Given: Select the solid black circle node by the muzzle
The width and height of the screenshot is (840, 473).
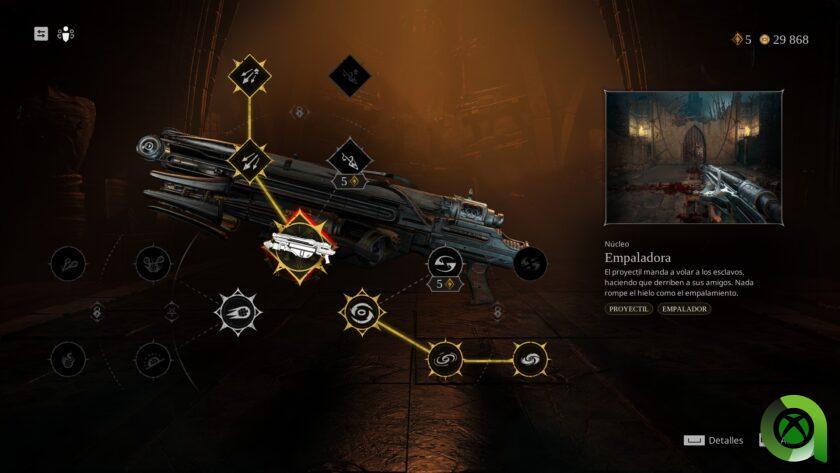Looking at the screenshot, I should (530, 264).
